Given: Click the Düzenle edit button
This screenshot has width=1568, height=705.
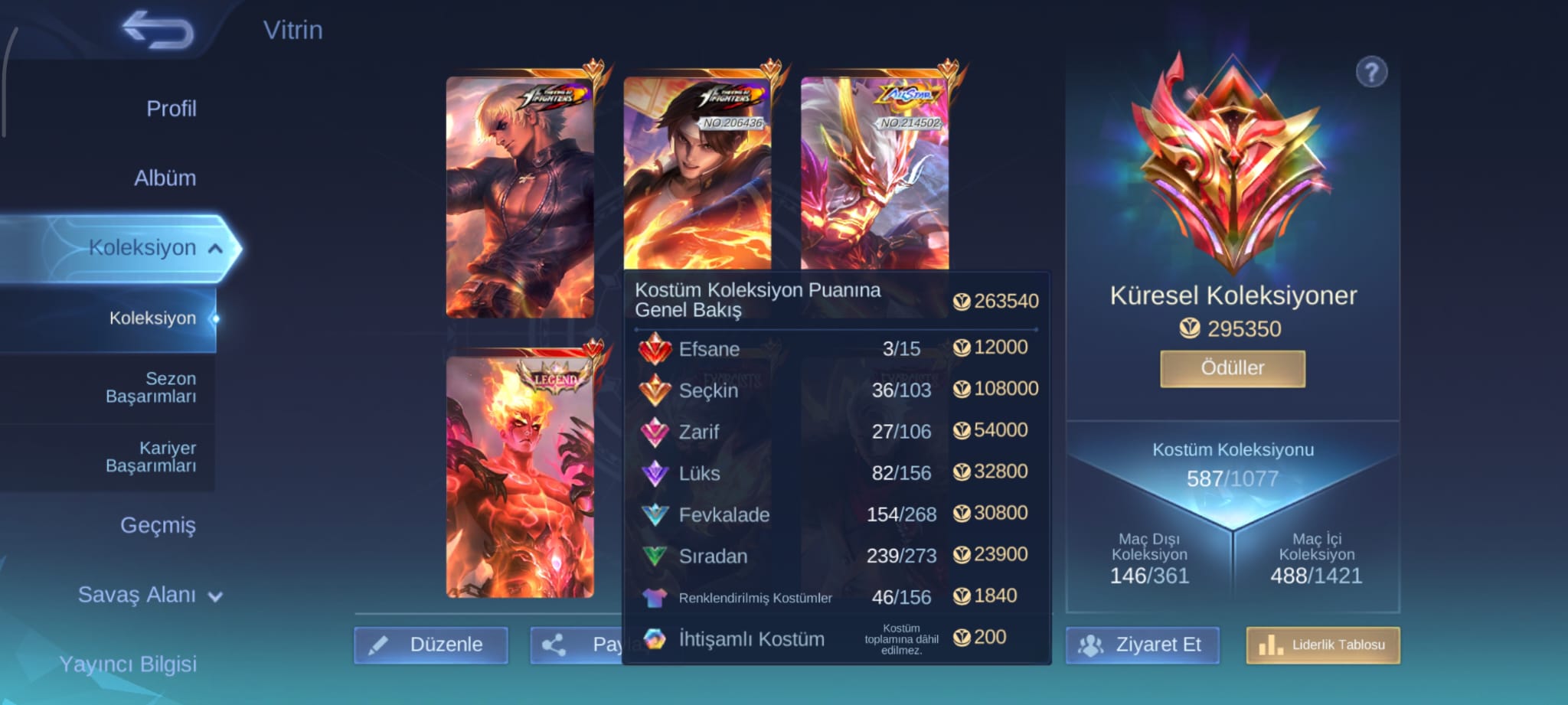Looking at the screenshot, I should coord(431,645).
